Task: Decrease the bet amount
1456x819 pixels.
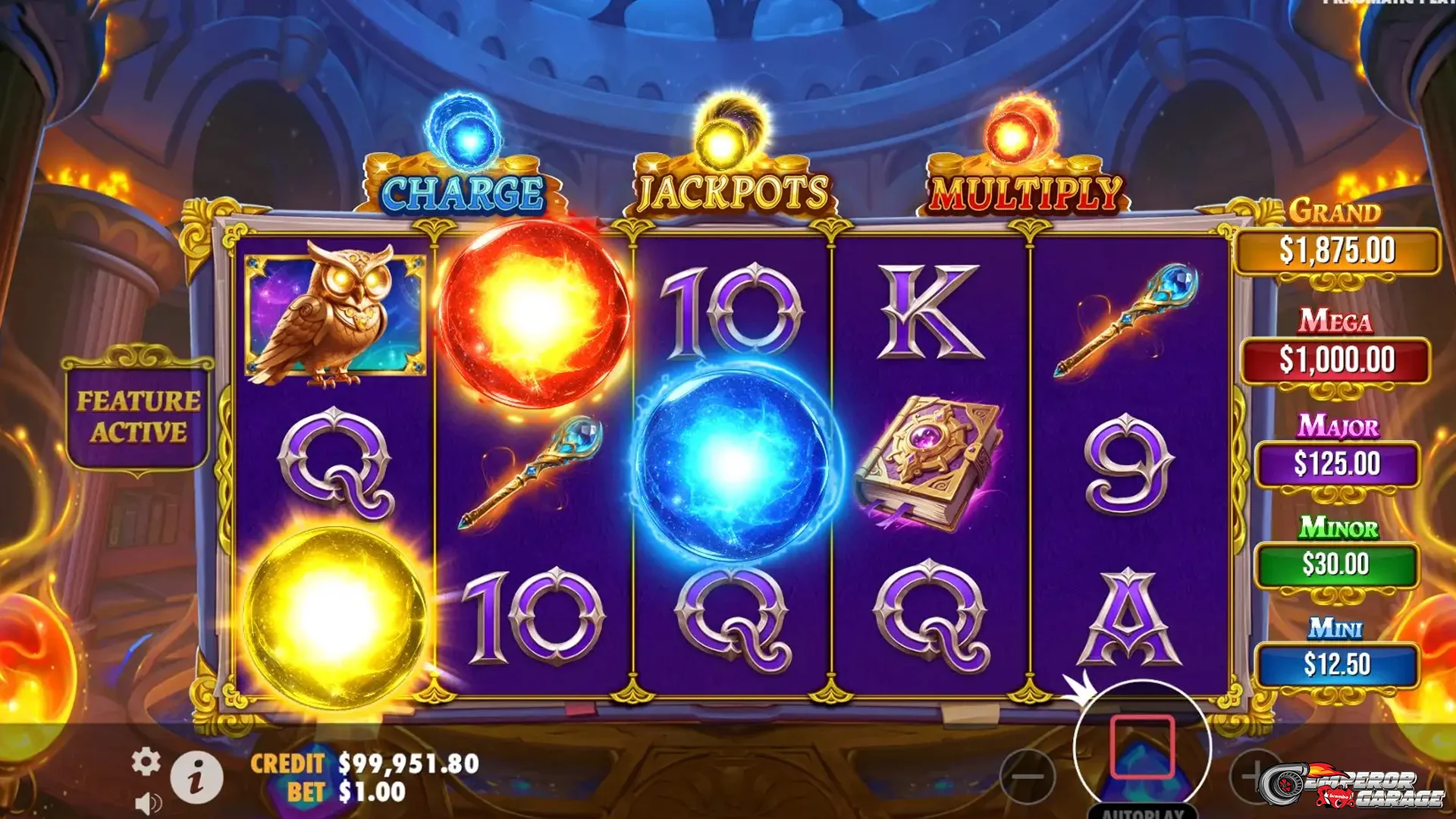Action: click(x=1030, y=777)
